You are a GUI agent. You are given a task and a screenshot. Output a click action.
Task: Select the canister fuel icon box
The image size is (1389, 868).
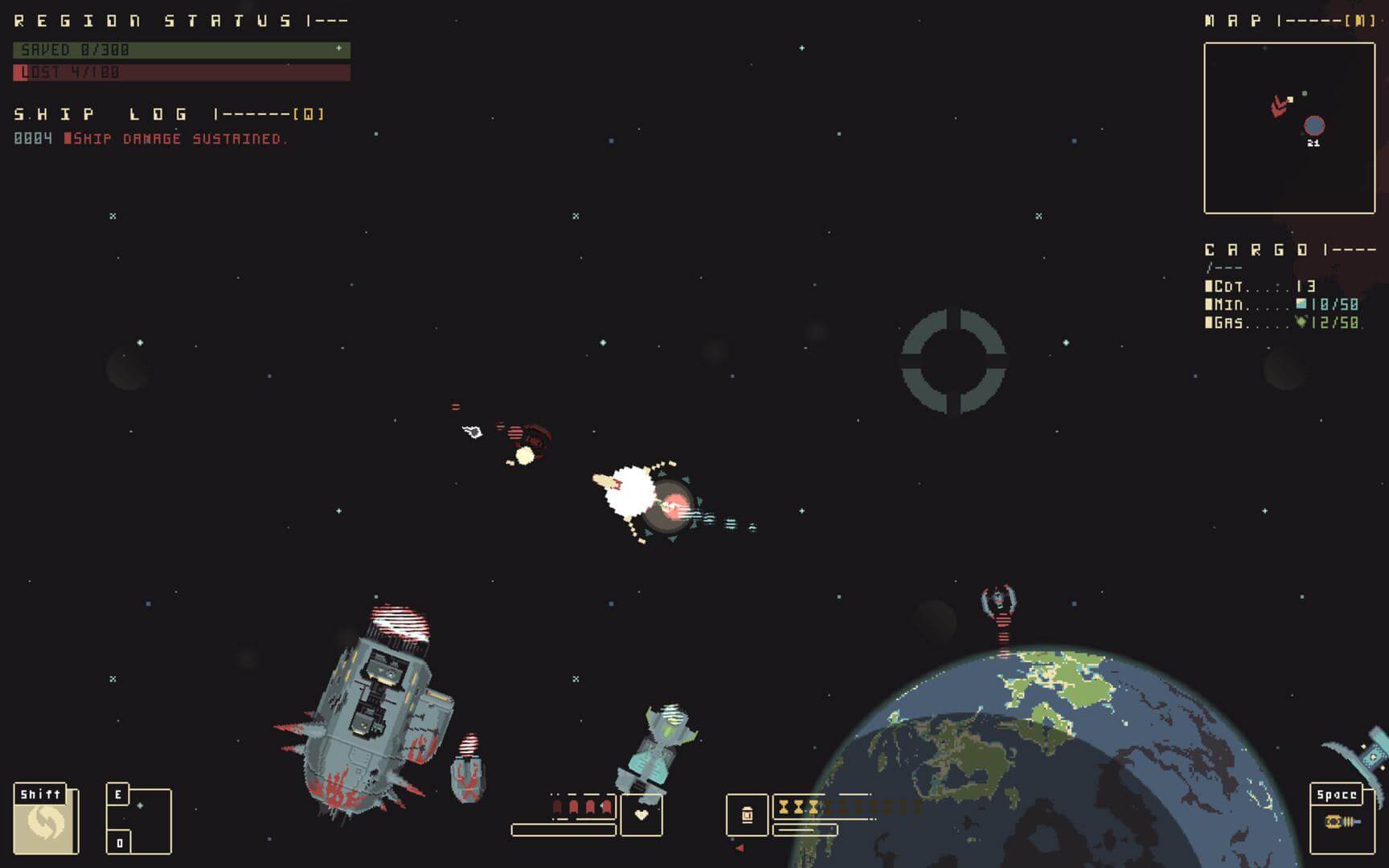click(x=747, y=815)
